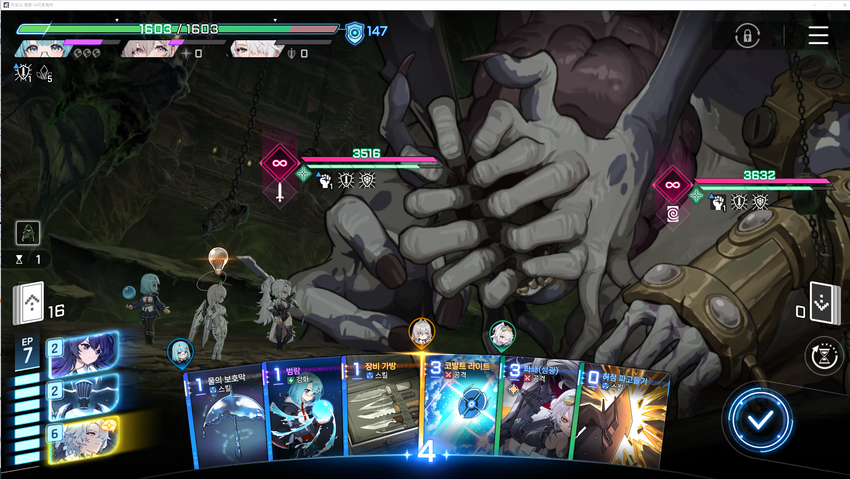The height and width of the screenshot is (479, 850).
Task: Select the Cobalt Light attack card
Action: 460,412
